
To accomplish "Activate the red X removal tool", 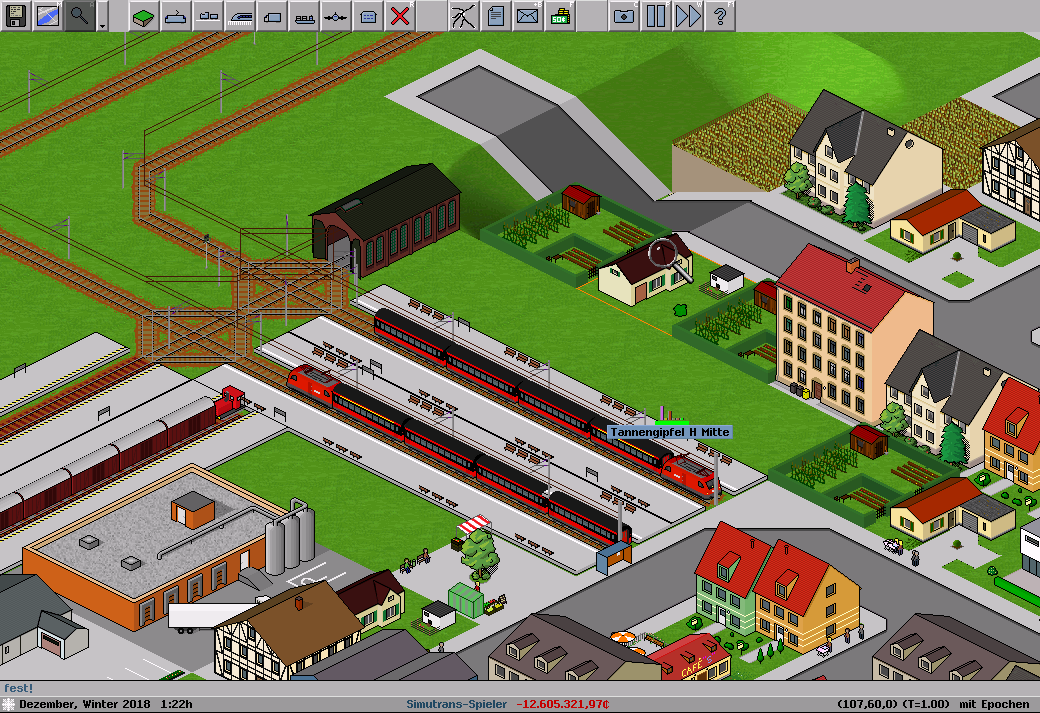I will click(x=400, y=16).
